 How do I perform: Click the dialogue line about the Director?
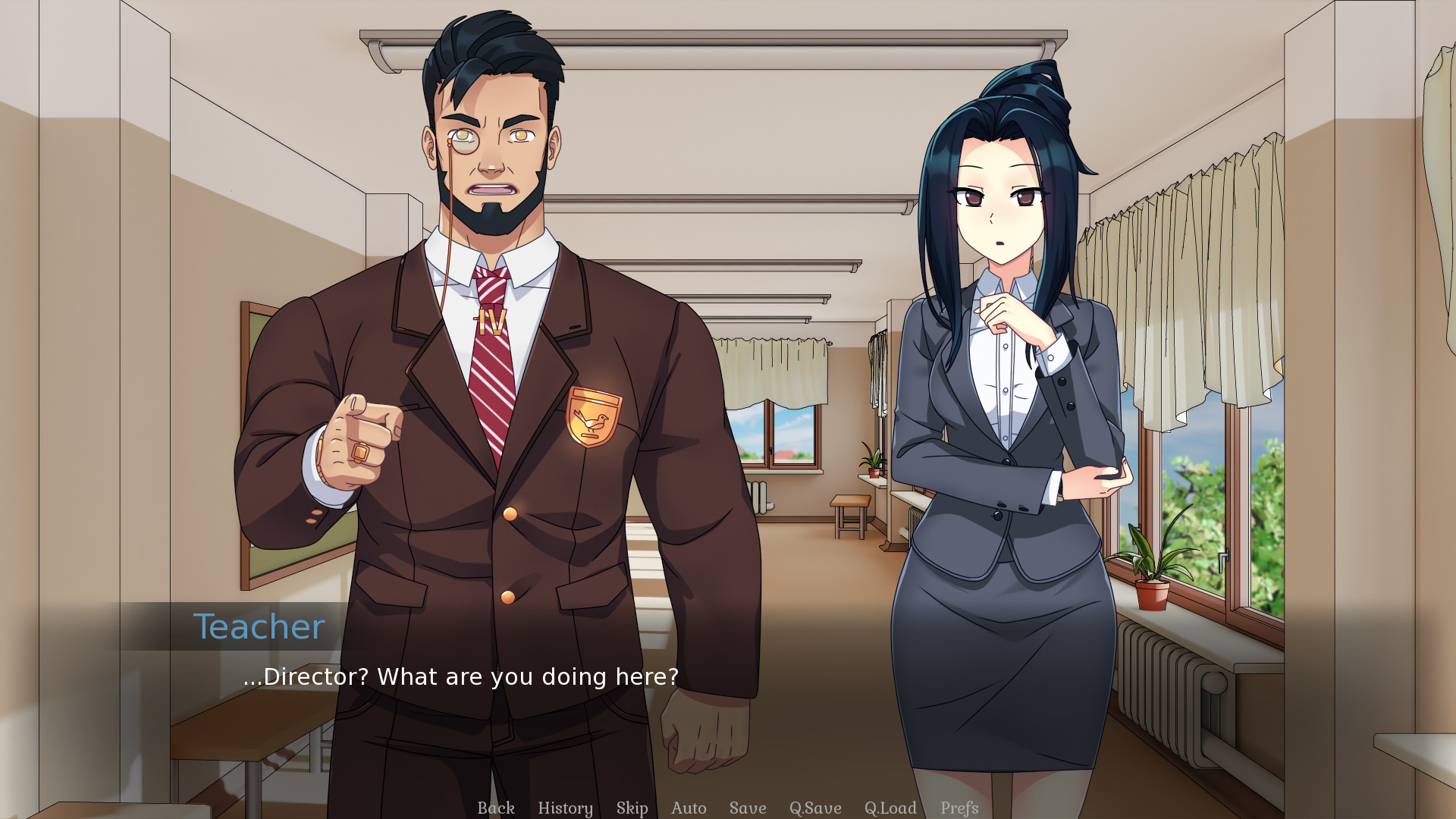461,676
